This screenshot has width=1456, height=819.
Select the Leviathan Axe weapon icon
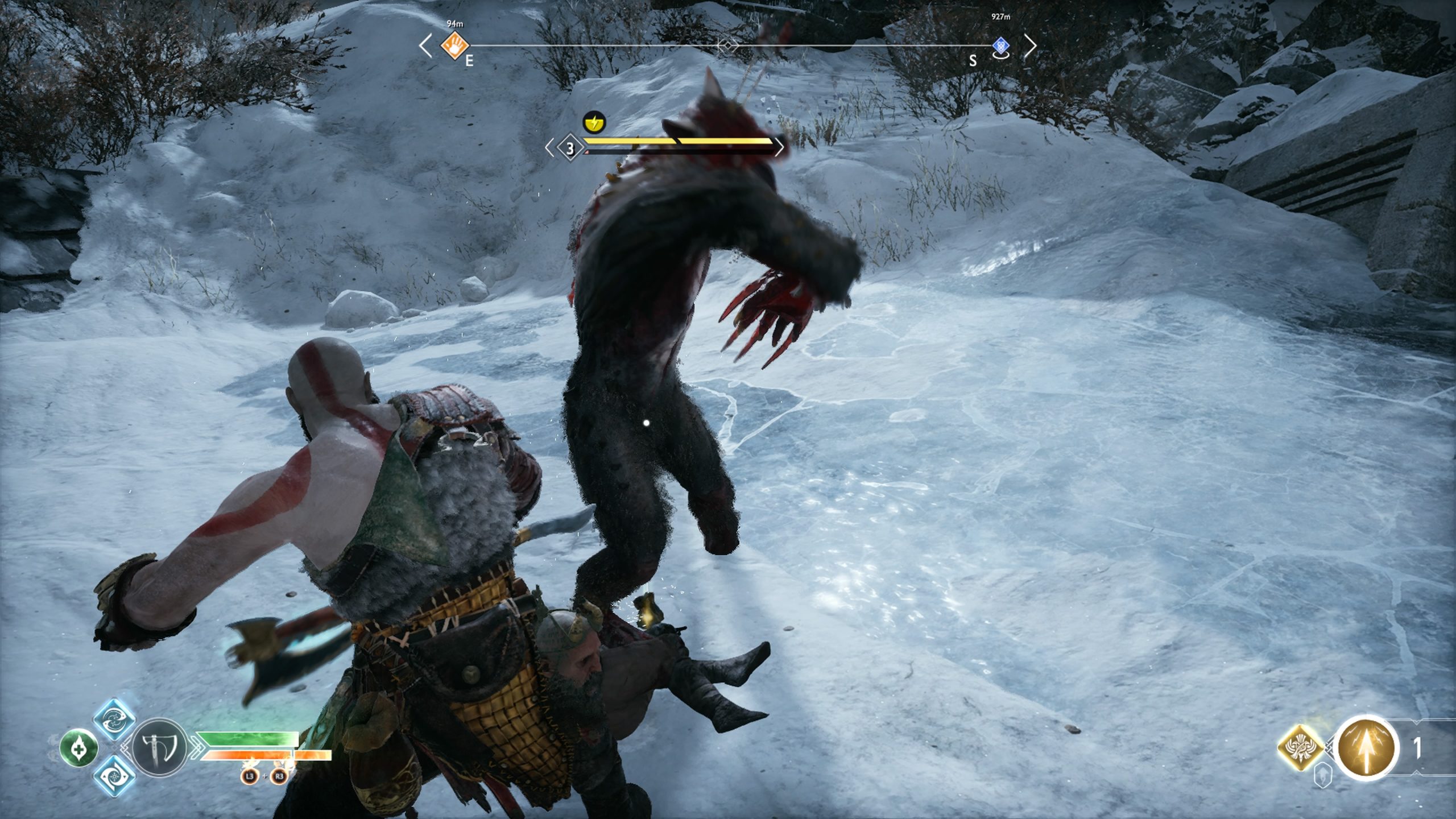(159, 747)
